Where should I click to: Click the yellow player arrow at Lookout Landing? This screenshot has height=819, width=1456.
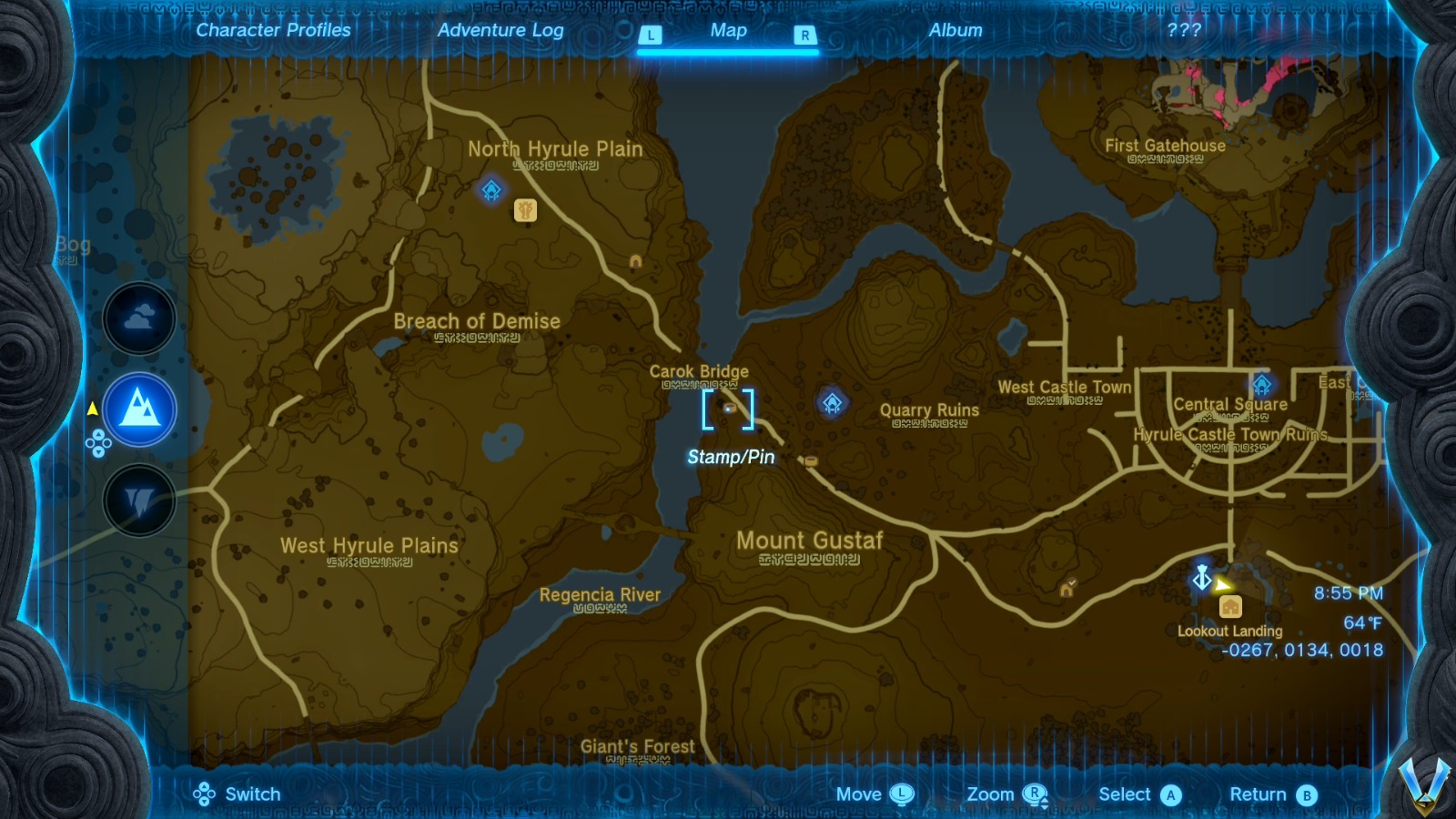(1222, 585)
